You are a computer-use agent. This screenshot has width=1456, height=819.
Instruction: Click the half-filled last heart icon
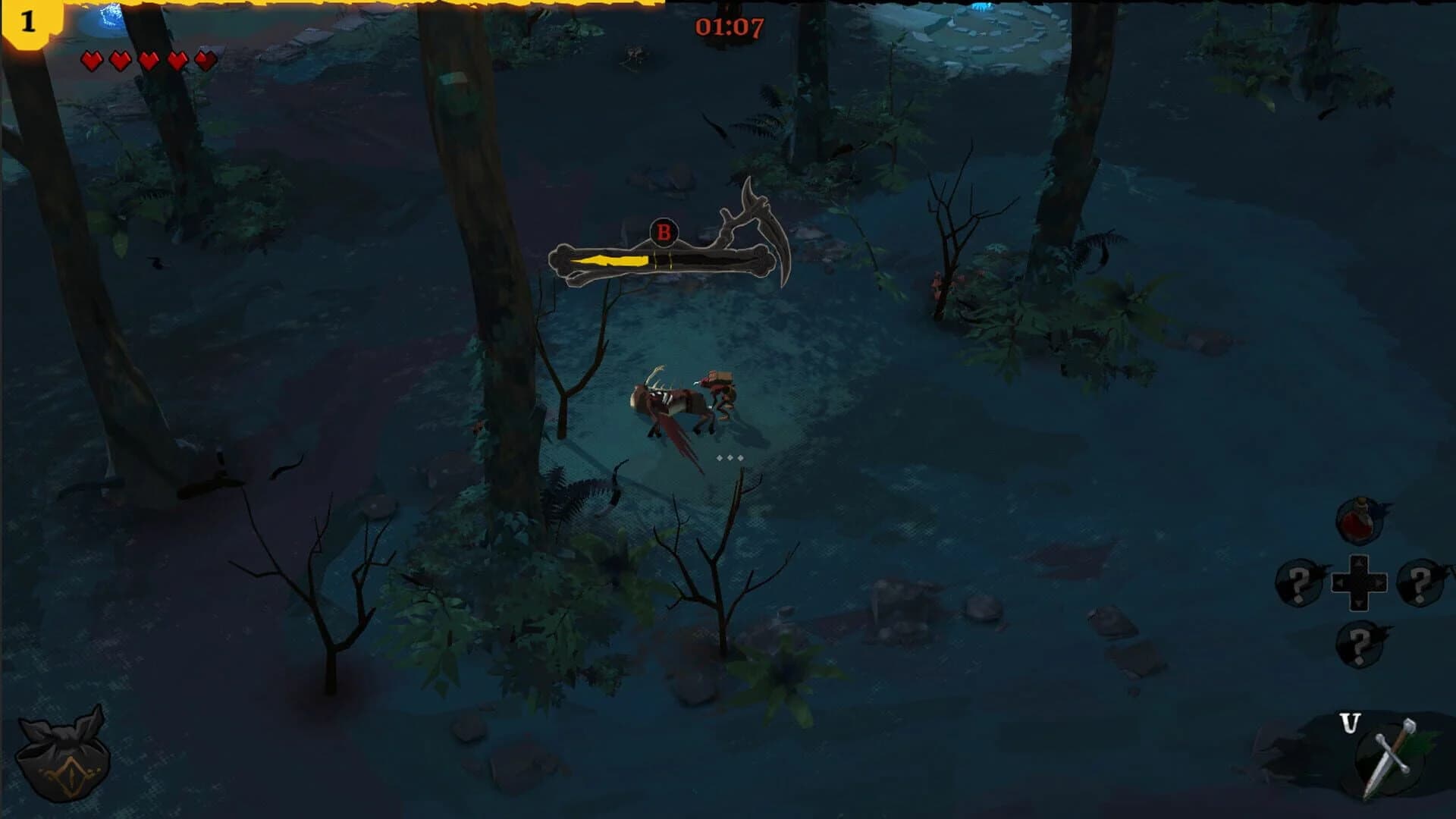coord(204,60)
